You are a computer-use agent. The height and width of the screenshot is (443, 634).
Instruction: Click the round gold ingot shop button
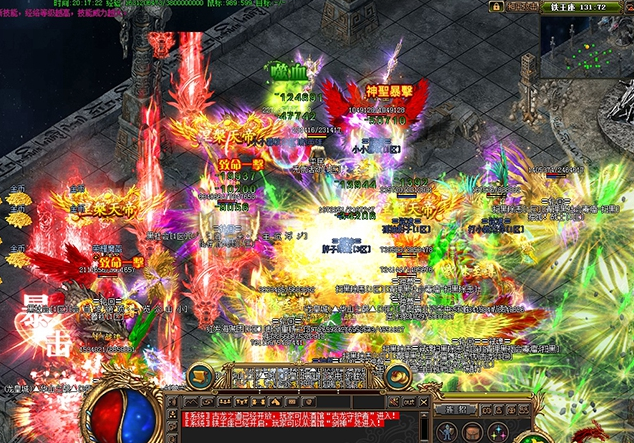[x=400, y=377]
